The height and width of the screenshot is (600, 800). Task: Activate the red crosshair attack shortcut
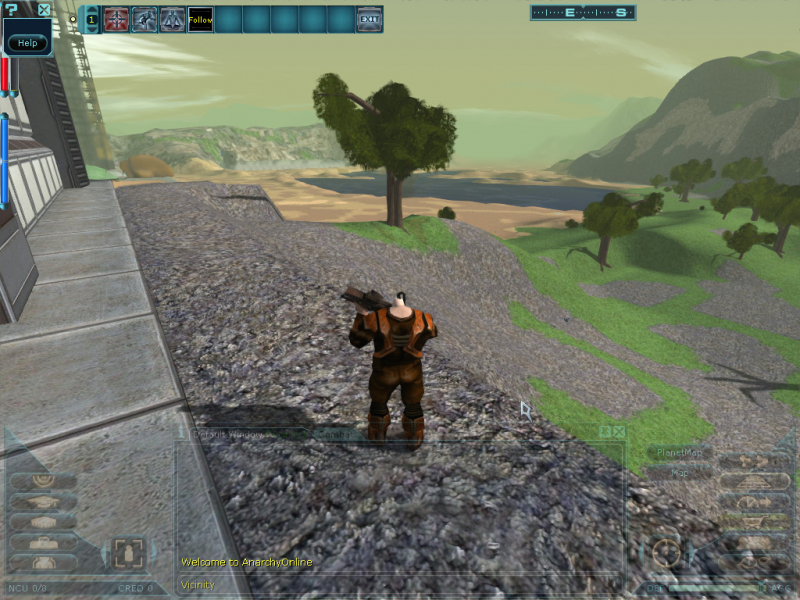coord(116,19)
